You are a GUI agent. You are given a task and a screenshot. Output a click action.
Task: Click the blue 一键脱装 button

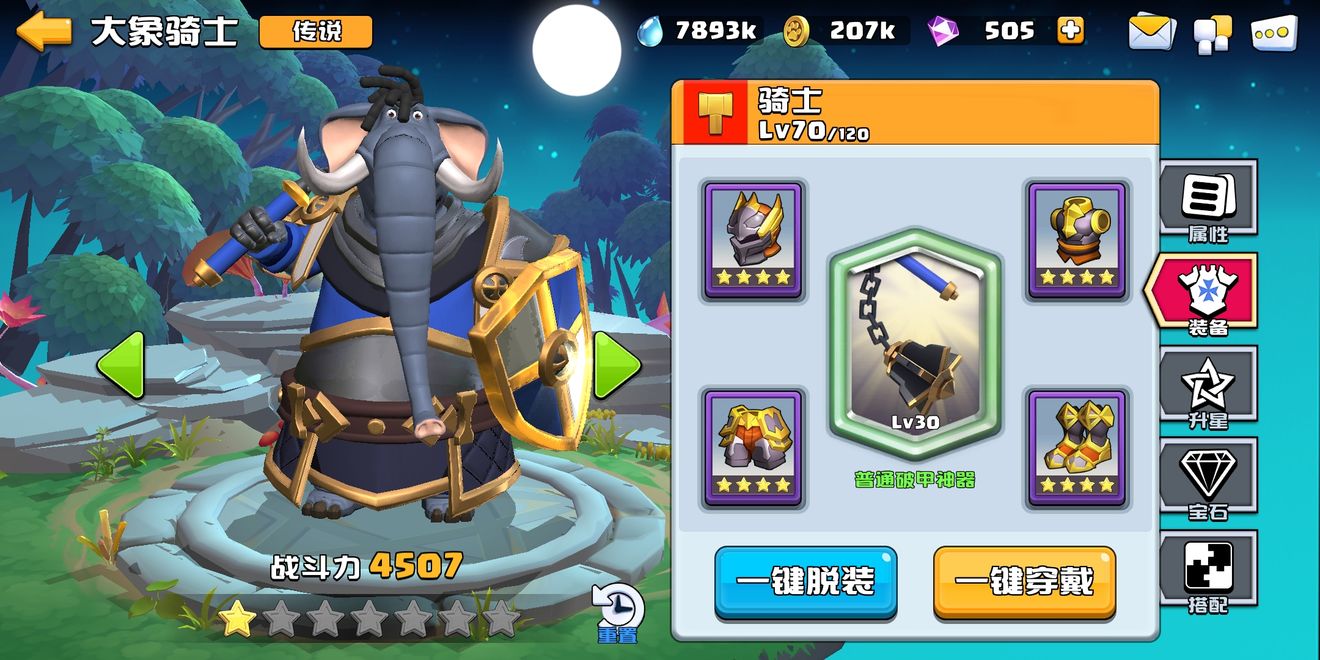tap(805, 581)
